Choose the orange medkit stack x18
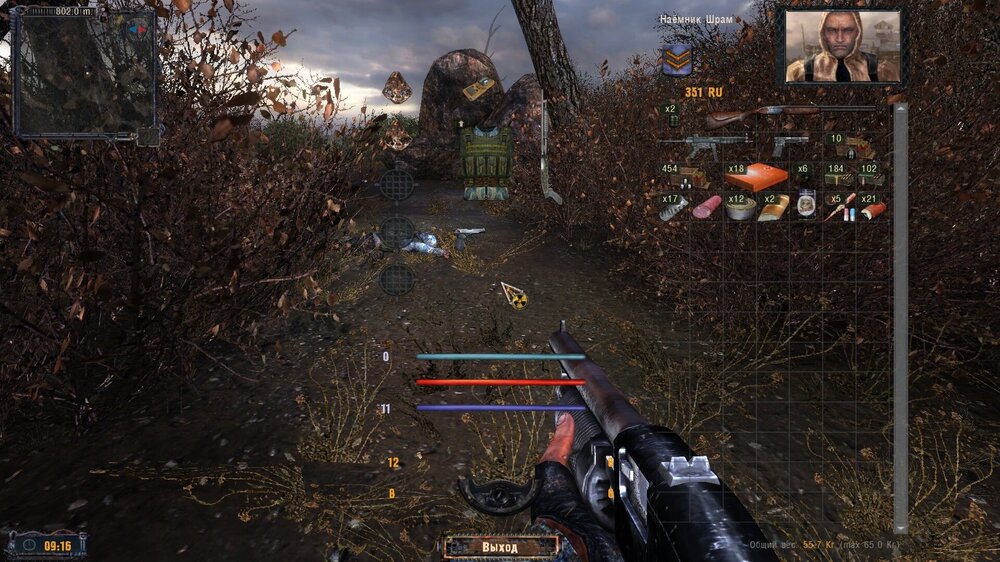 [x=756, y=177]
